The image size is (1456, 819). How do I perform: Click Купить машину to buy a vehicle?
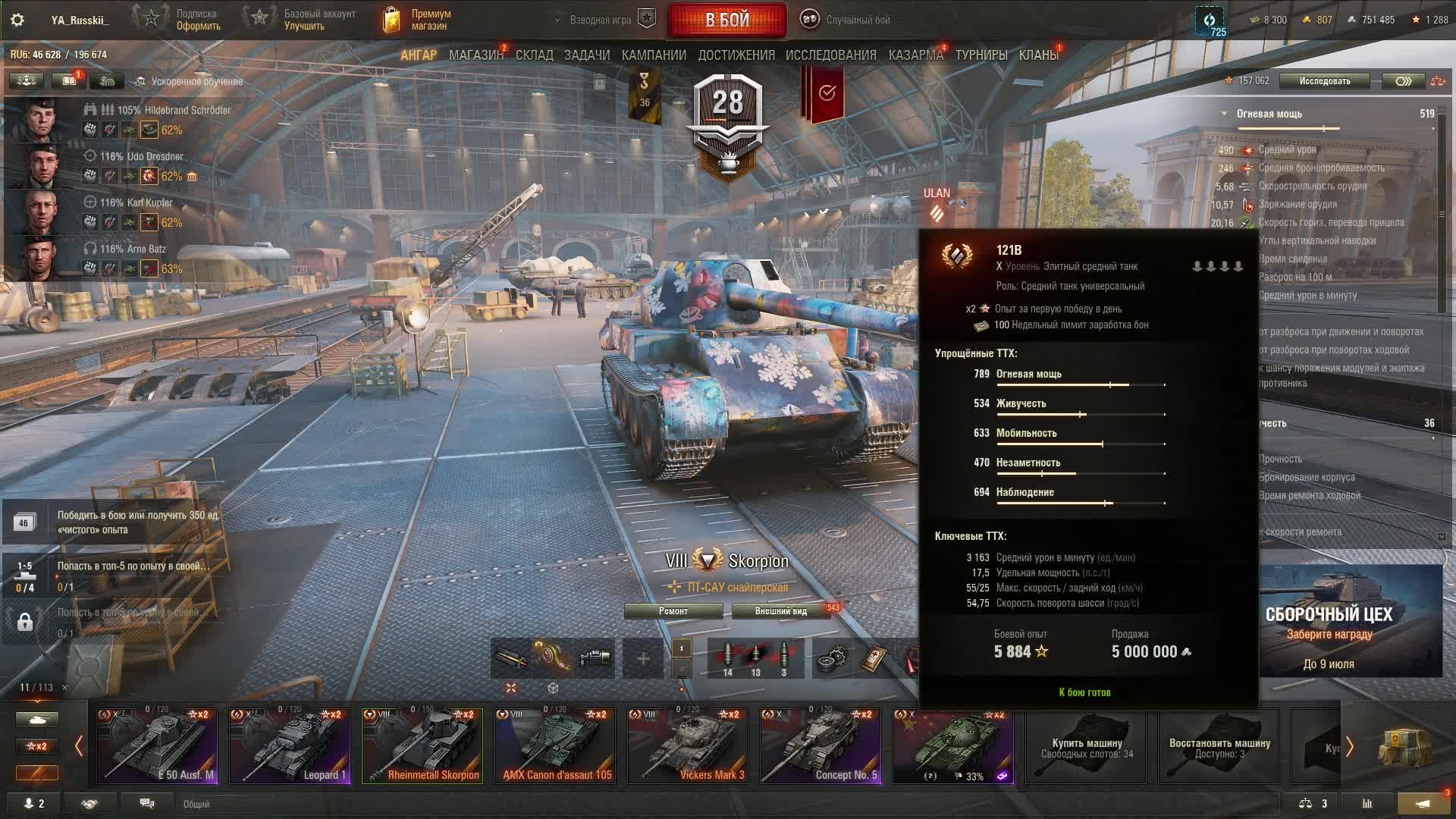coord(1086,747)
